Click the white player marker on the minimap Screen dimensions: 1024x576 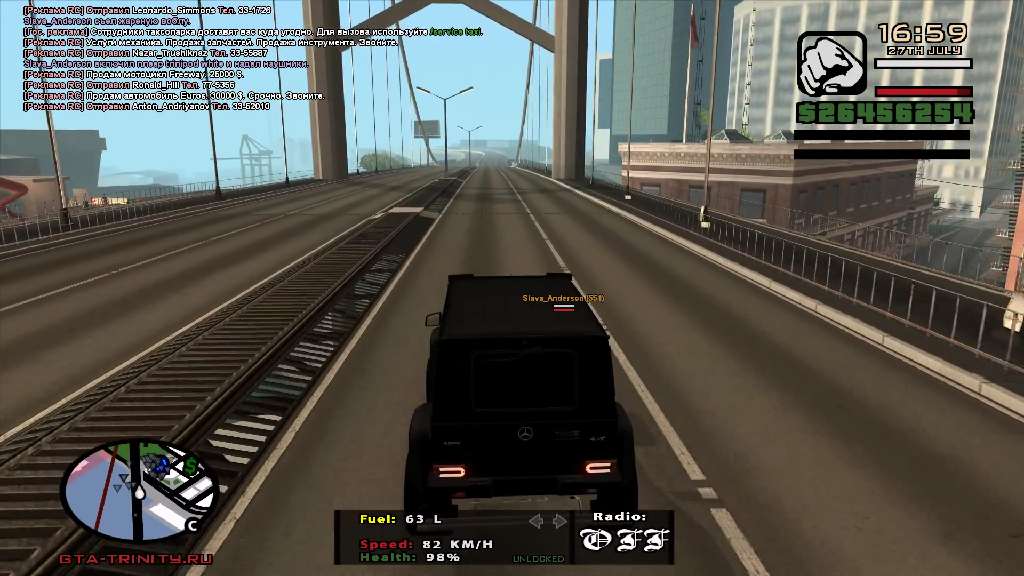pos(141,492)
